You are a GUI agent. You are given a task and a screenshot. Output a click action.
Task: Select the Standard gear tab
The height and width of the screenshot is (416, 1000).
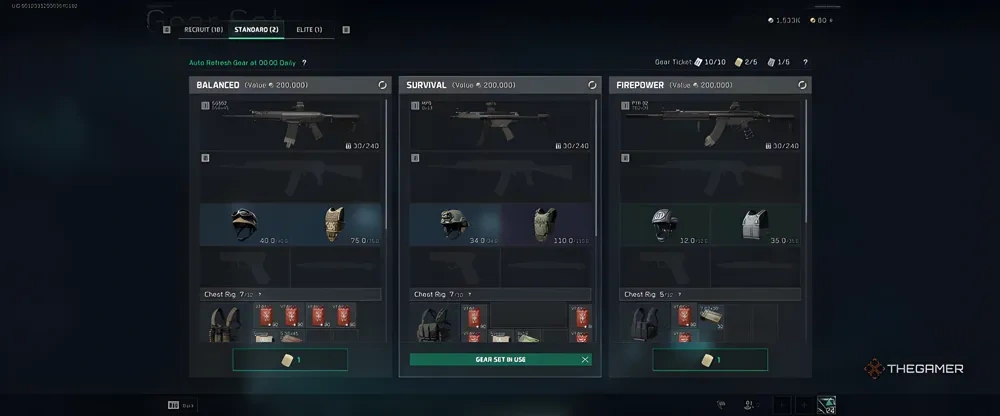pos(256,30)
